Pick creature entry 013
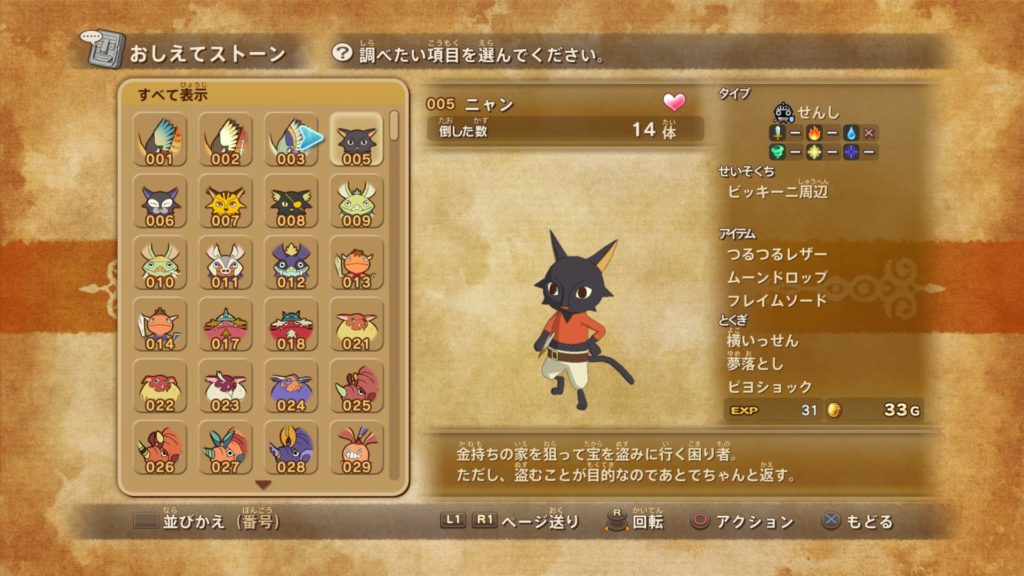Screen dimensions: 1024x576 (x=356, y=264)
